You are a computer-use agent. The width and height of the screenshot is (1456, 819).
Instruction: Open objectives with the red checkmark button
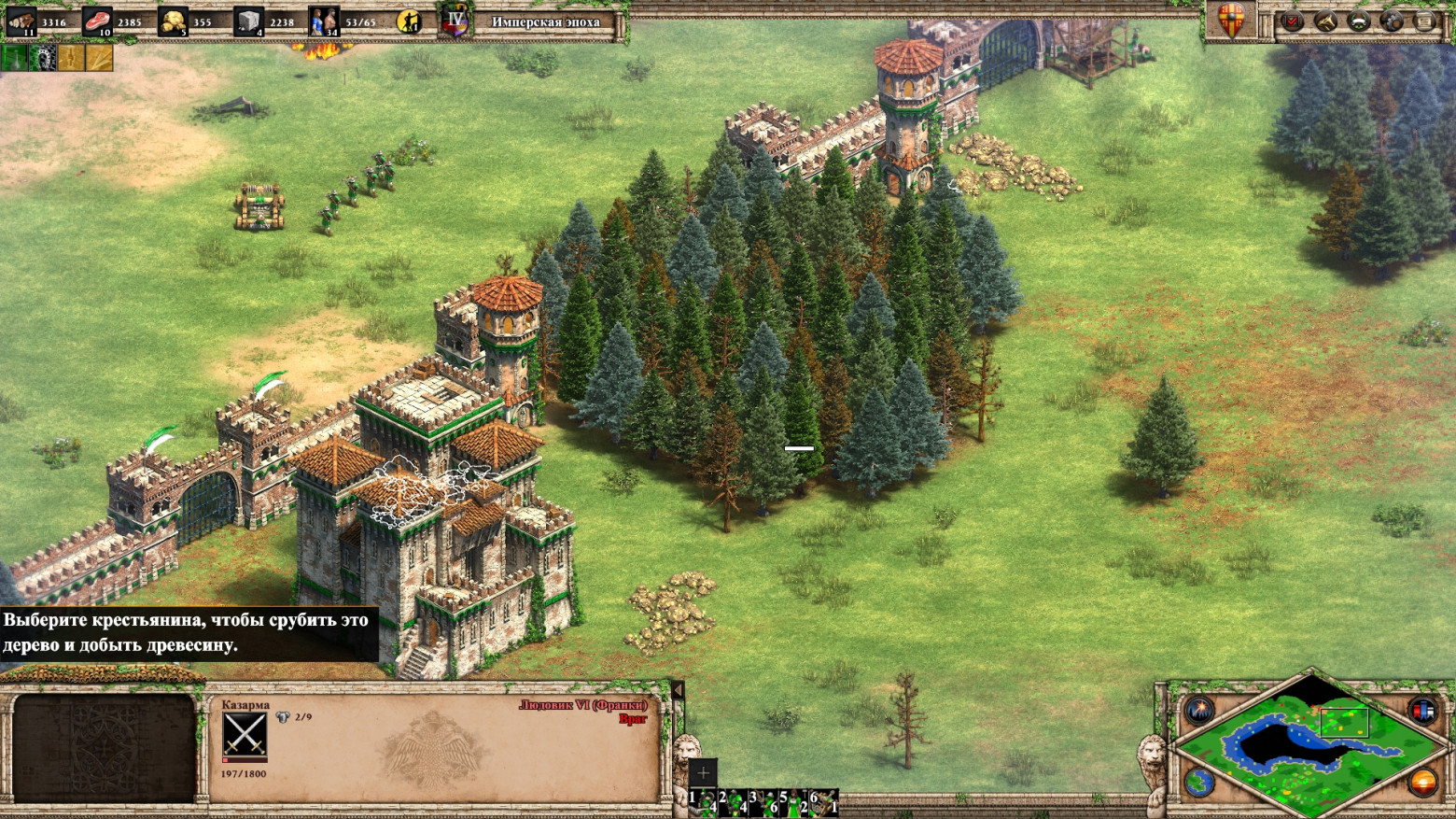(x=1293, y=21)
